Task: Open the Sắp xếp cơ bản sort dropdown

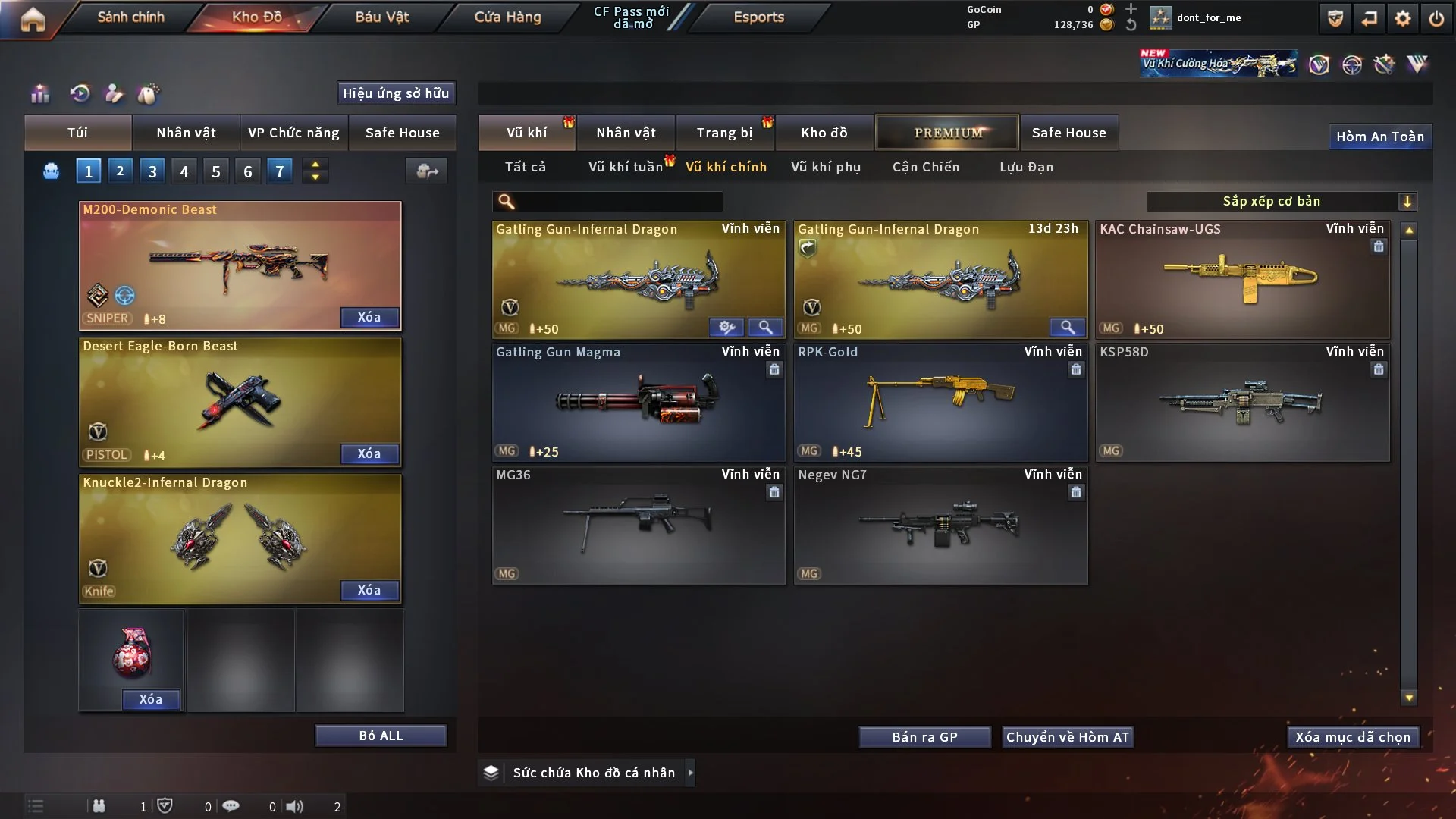Action: (x=1280, y=202)
